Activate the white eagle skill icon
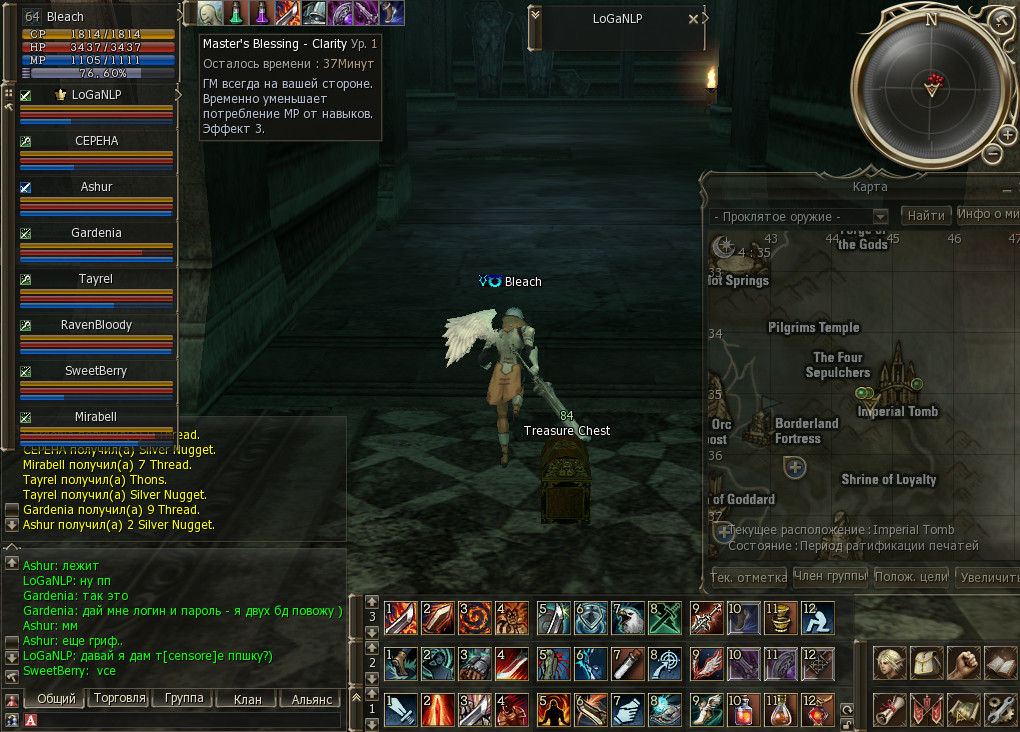The image size is (1020, 732). 628,617
